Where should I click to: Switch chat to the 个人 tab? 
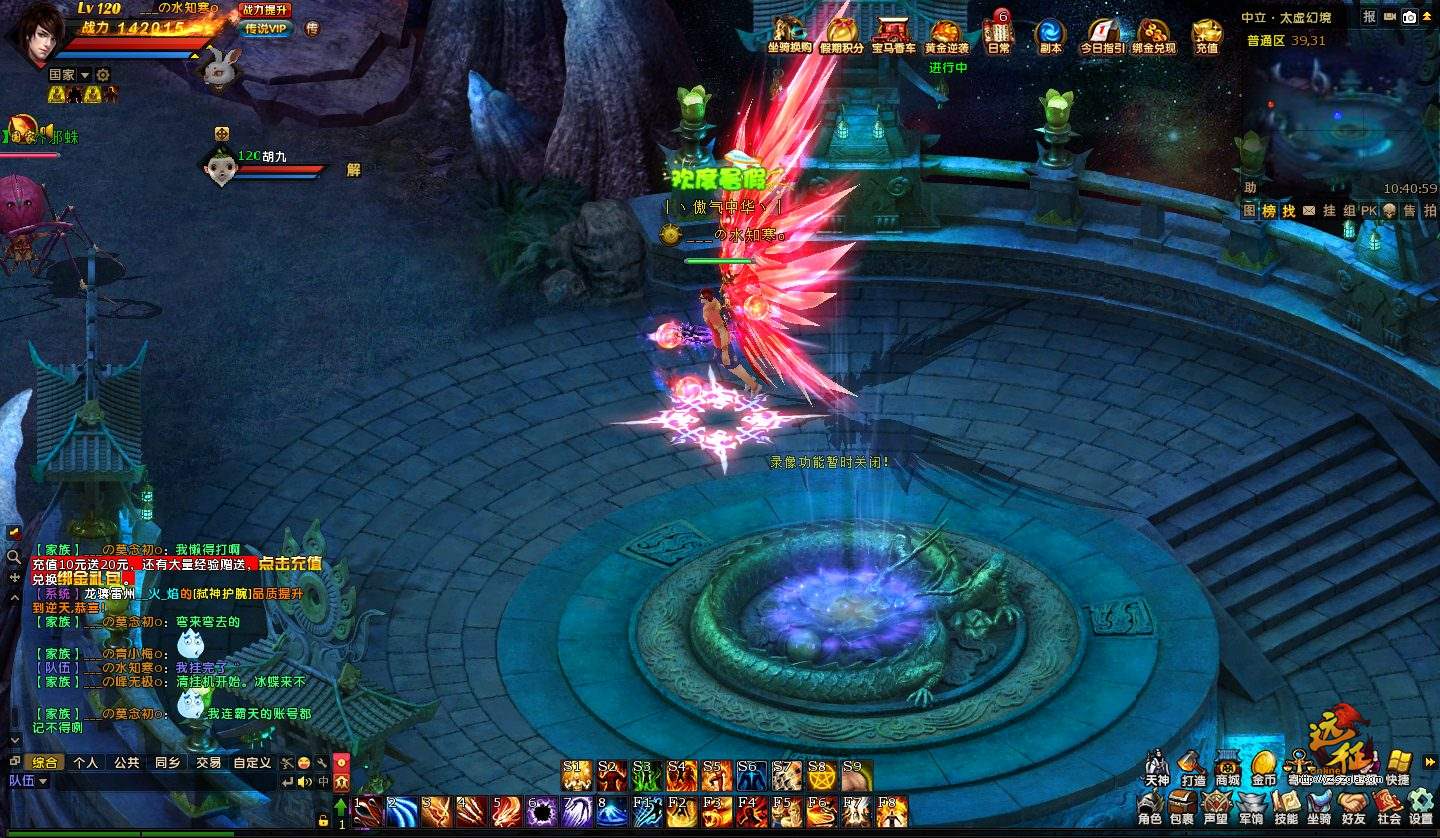[x=86, y=762]
